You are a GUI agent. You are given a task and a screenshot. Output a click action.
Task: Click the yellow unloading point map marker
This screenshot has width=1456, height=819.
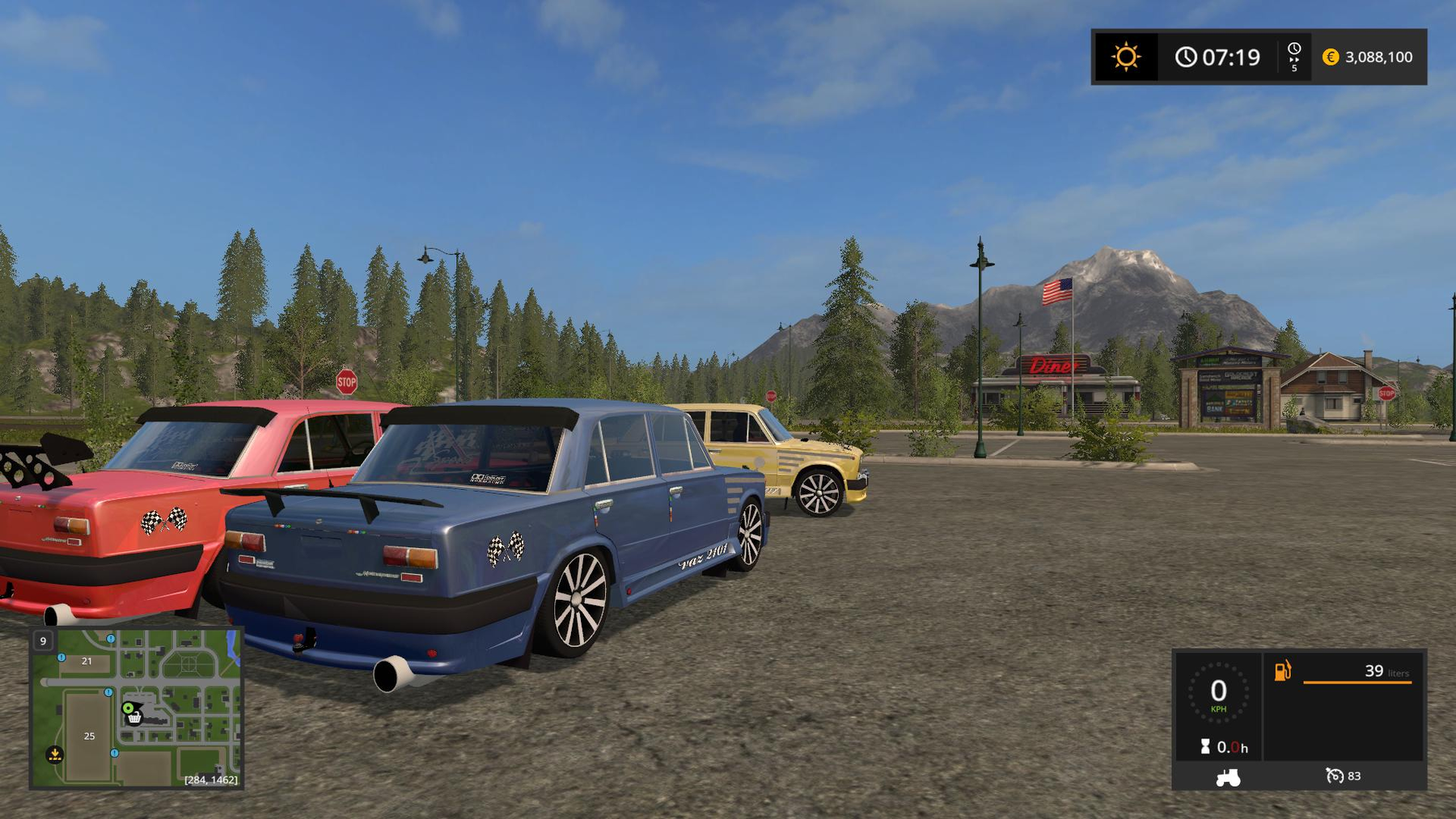[54, 754]
